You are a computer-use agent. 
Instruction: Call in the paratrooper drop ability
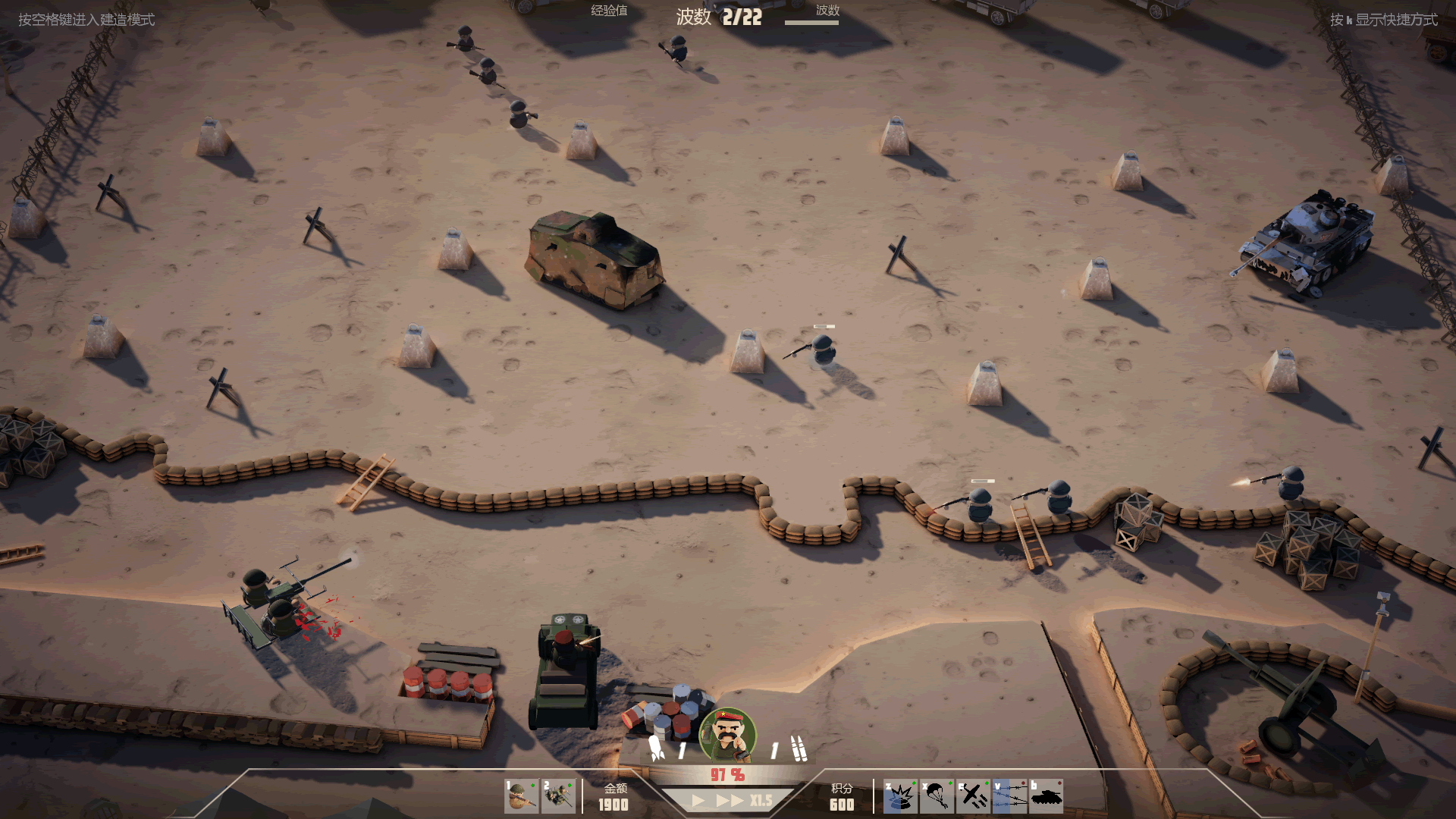937,796
